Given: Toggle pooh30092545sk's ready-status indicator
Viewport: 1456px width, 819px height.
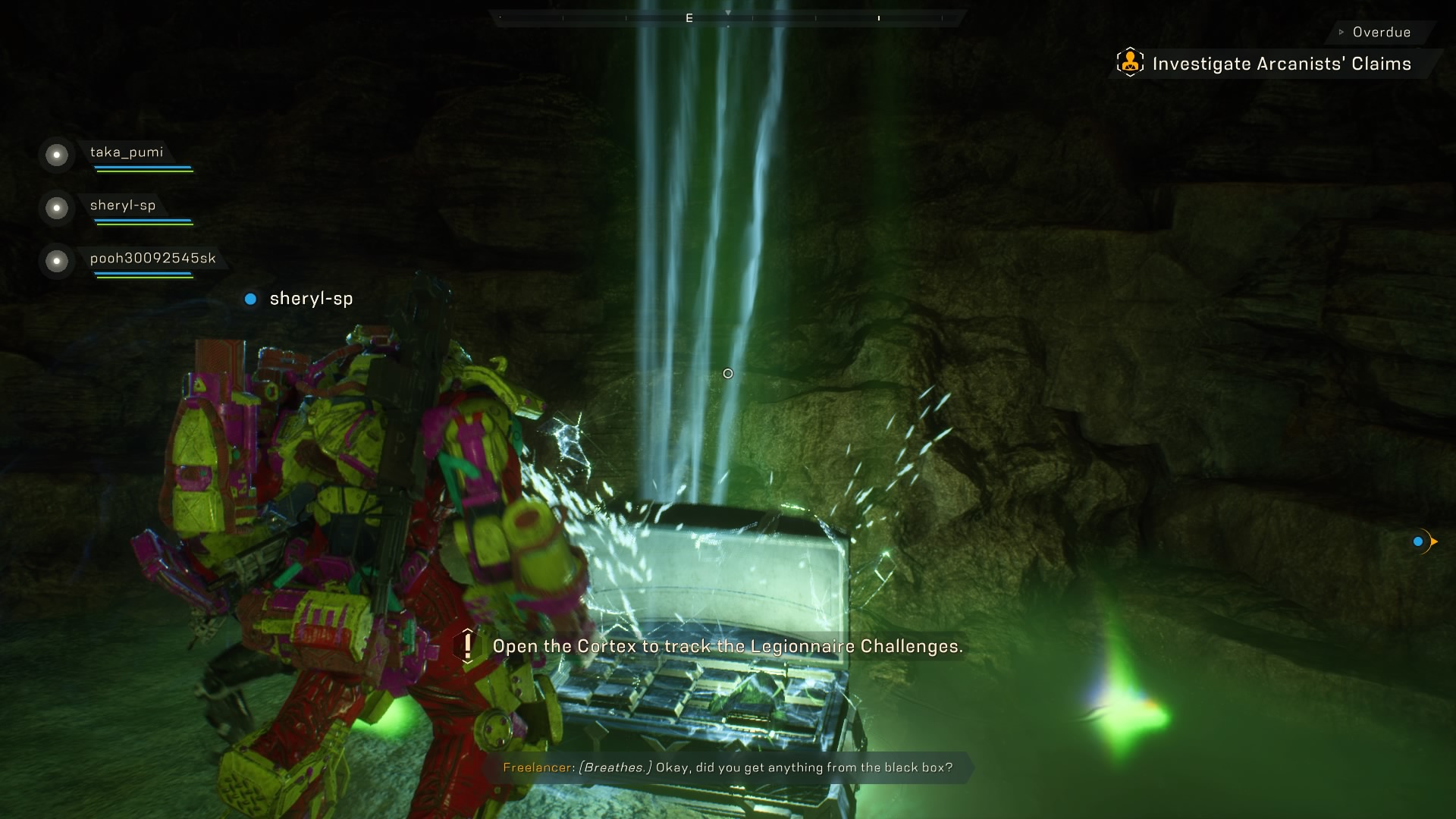Looking at the screenshot, I should 56,262.
